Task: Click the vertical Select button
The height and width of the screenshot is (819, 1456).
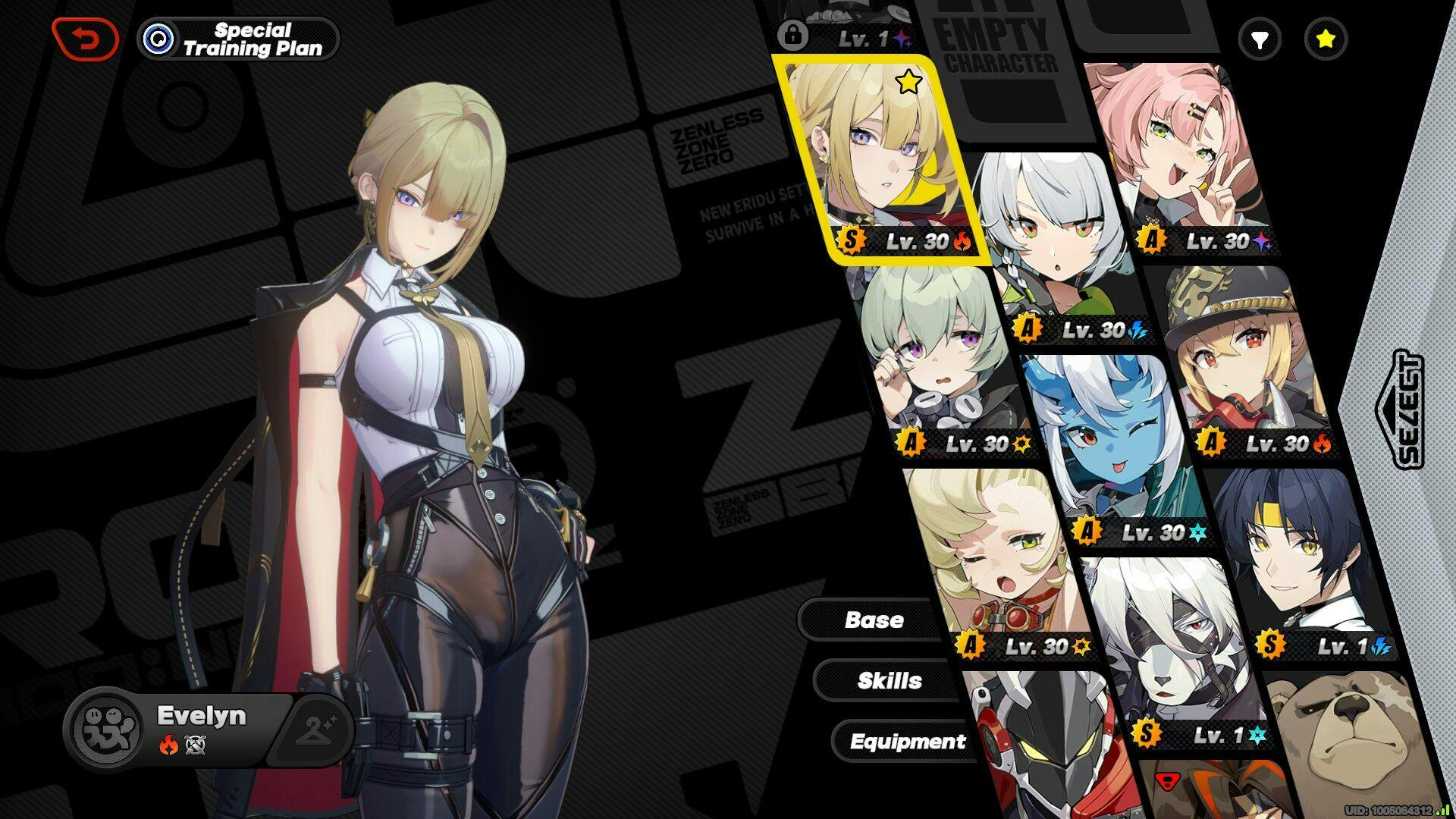Action: click(1408, 409)
